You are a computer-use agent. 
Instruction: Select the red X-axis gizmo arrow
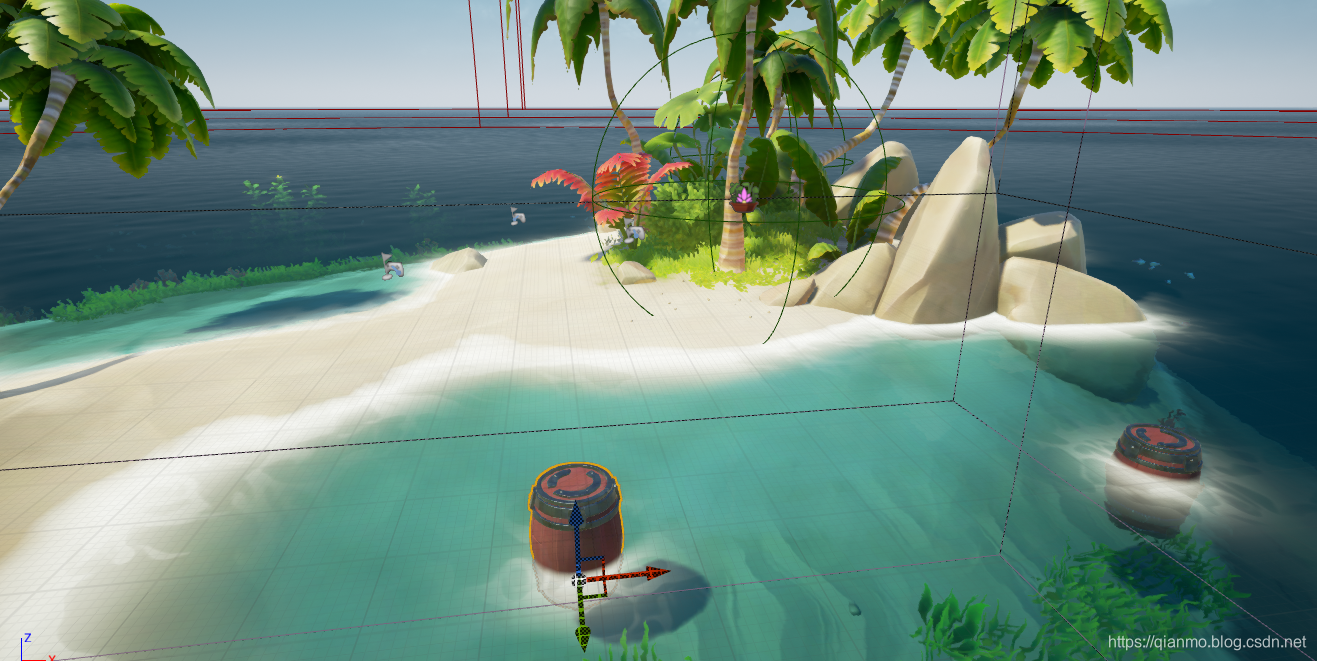(x=652, y=573)
